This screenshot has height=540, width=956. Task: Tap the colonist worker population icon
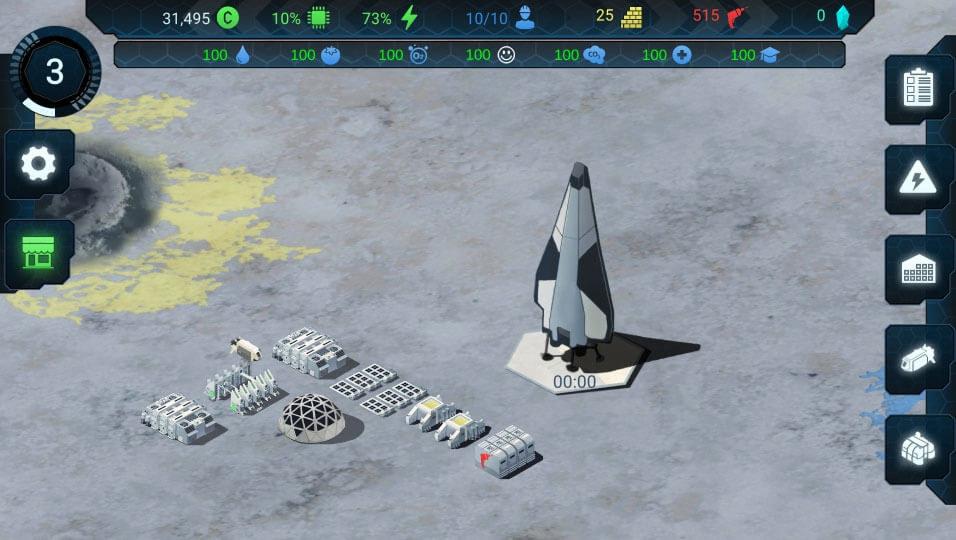pos(525,17)
